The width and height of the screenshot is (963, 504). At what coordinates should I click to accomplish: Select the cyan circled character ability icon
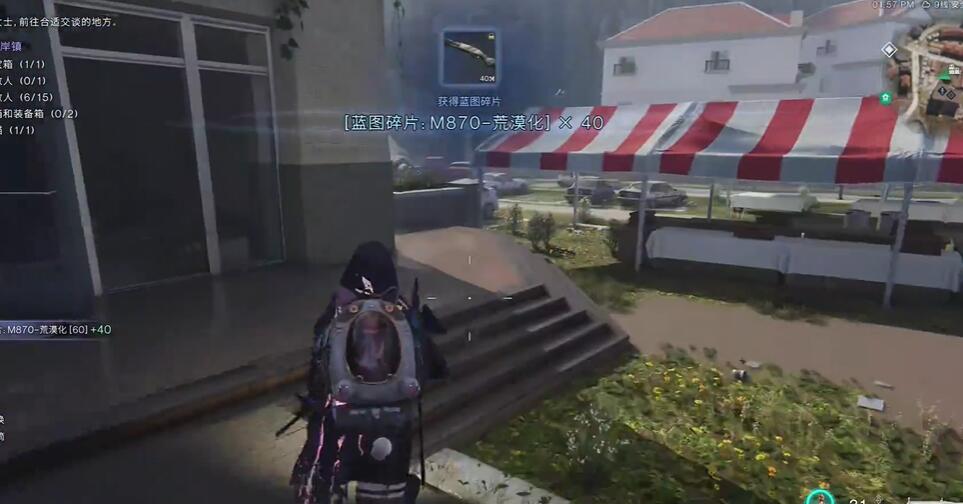click(819, 497)
